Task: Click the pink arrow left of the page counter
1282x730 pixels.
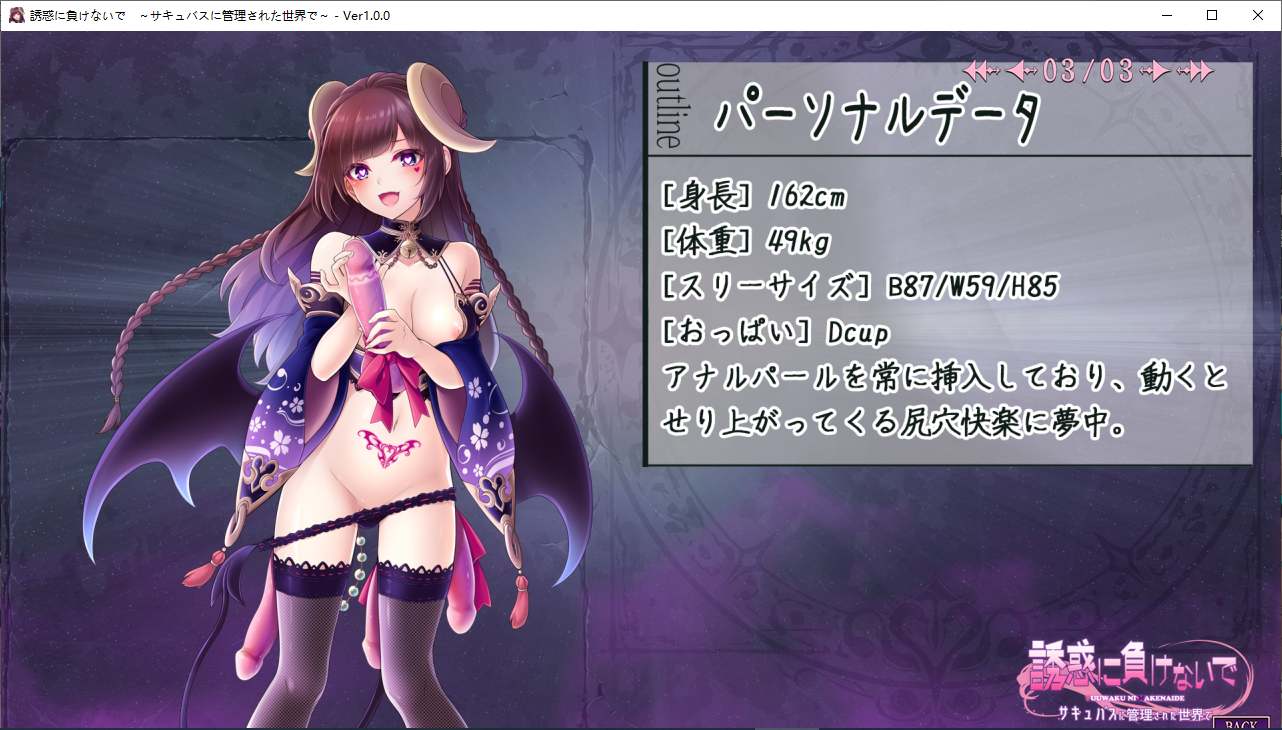Action: 1016,70
